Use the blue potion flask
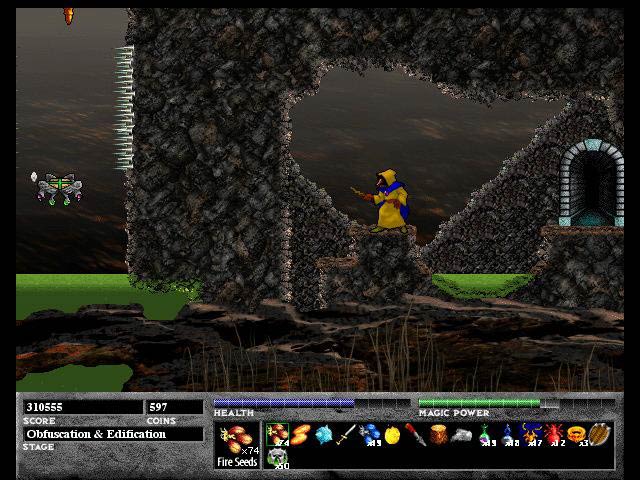Viewport: 640px width, 480px height. pos(507,434)
